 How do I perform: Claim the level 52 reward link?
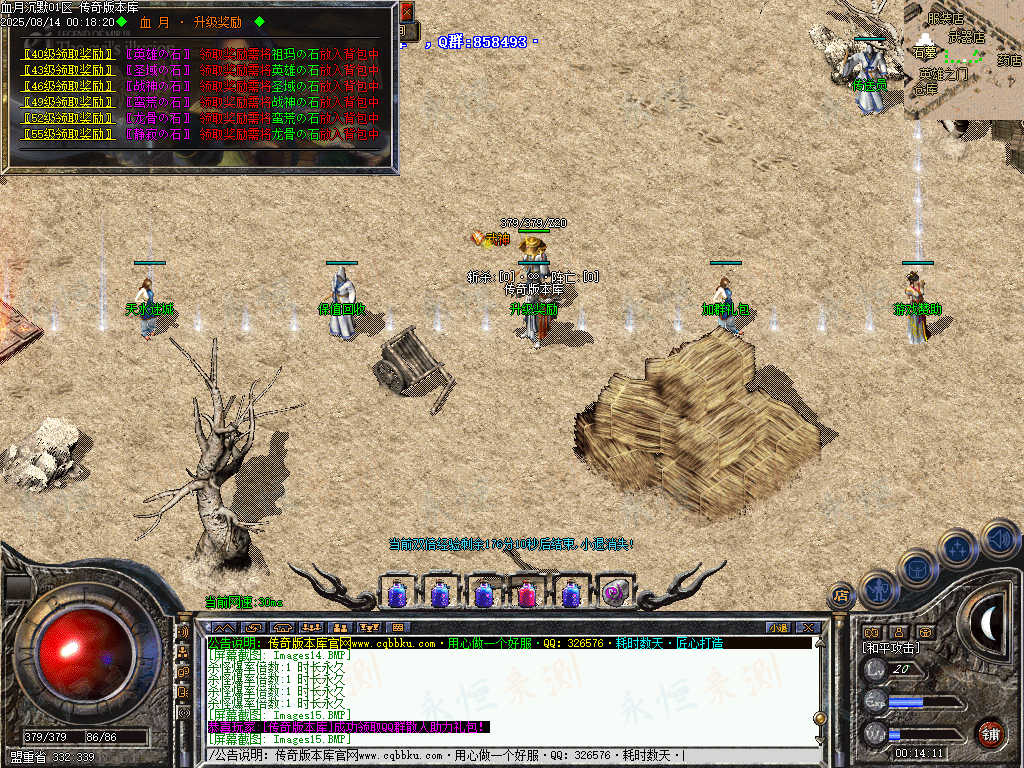click(67, 118)
